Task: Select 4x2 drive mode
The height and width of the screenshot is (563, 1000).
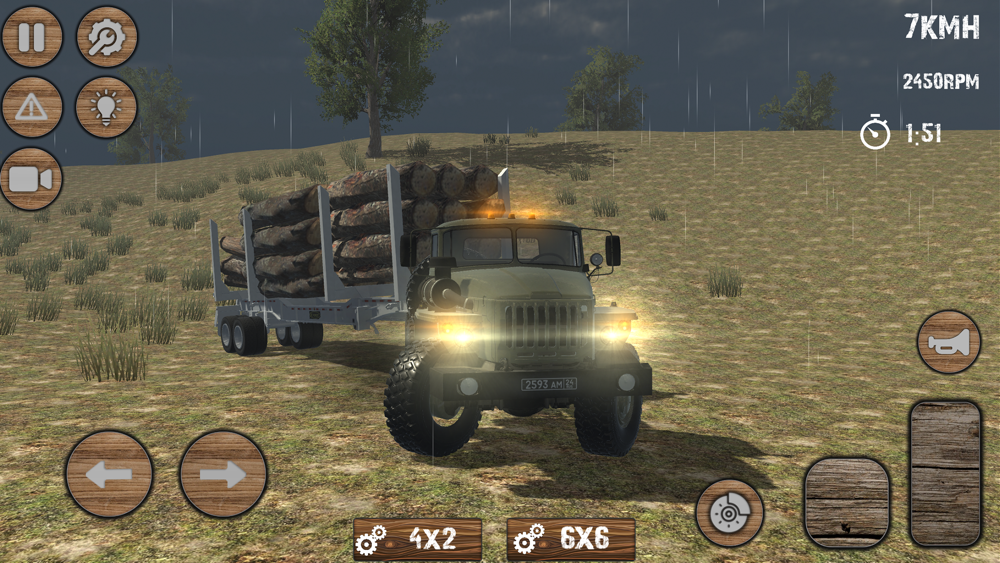Action: point(418,539)
